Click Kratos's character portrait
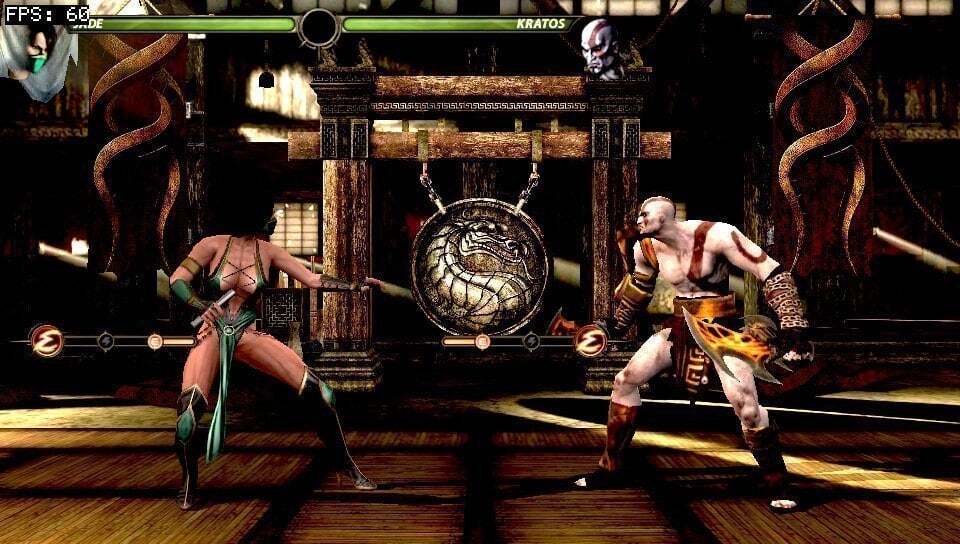The width and height of the screenshot is (960, 544). 602,47
